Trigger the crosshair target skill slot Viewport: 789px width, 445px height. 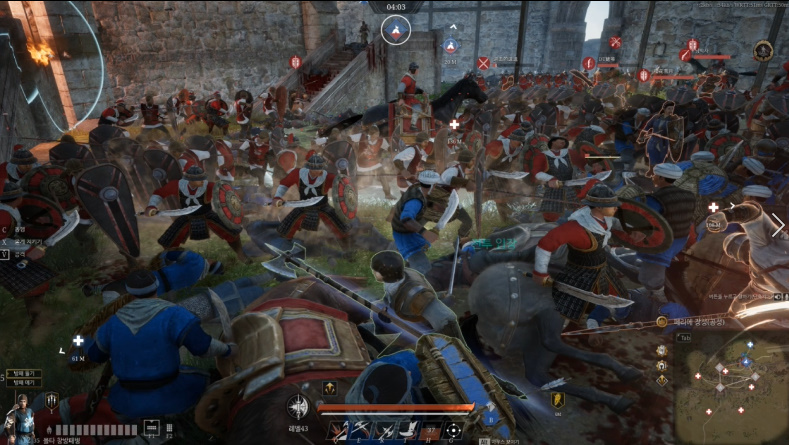pos(453,431)
